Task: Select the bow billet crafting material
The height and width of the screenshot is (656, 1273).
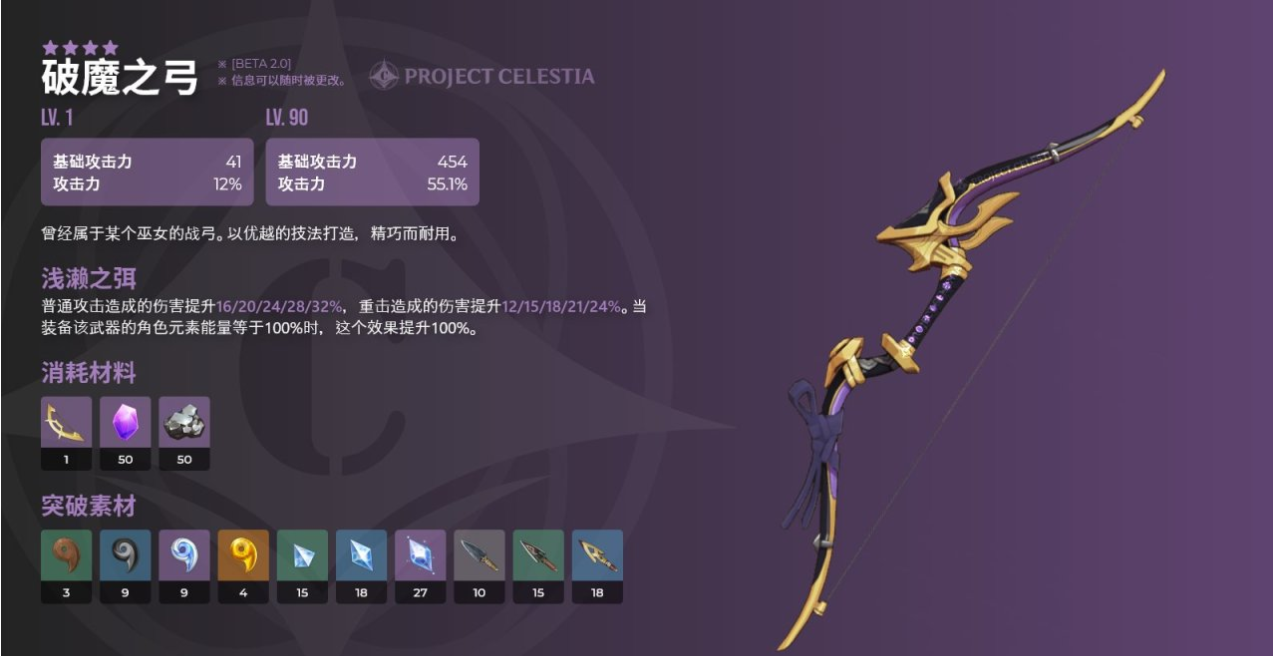Action: [x=66, y=422]
